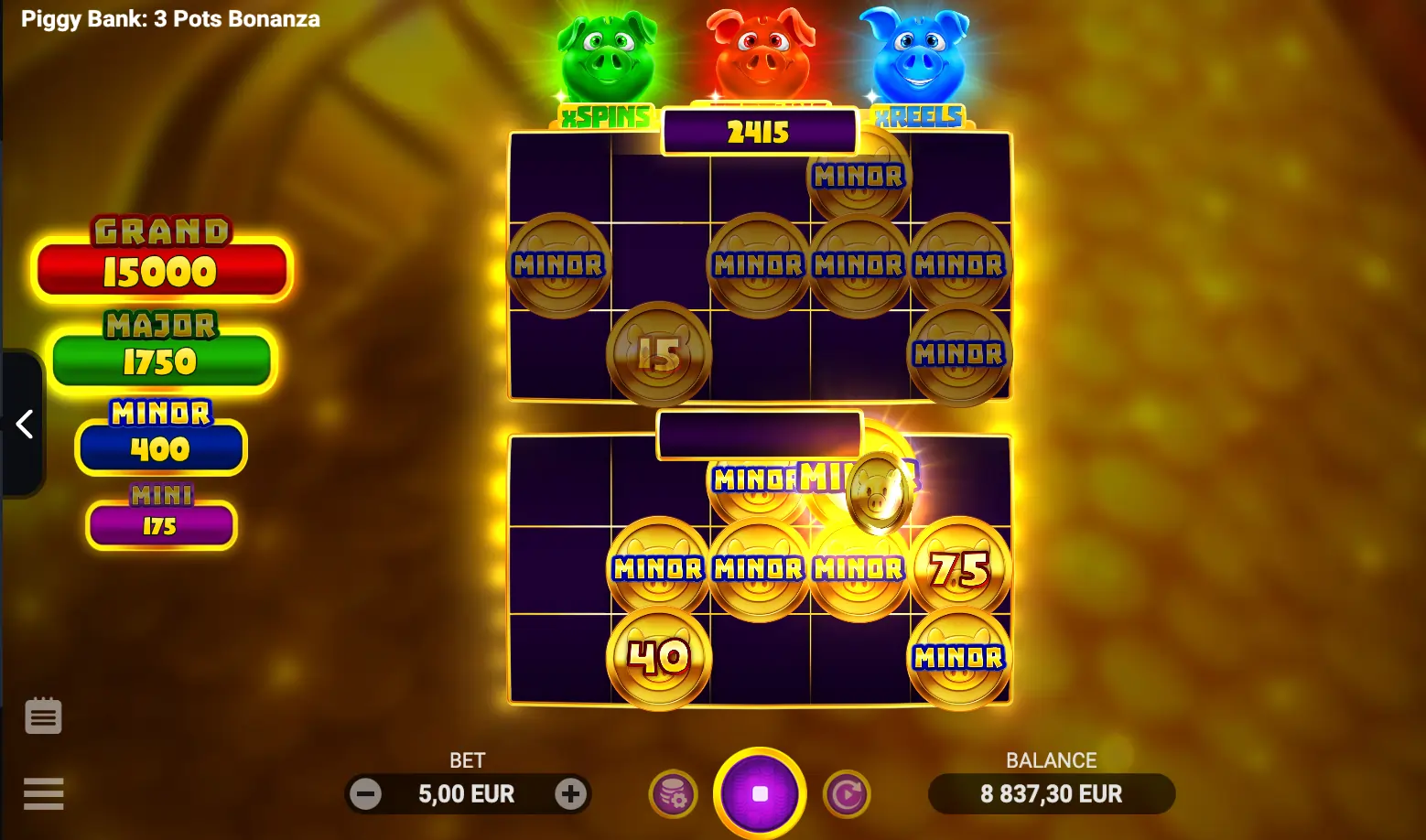Select the green xSpins pig

[606, 55]
